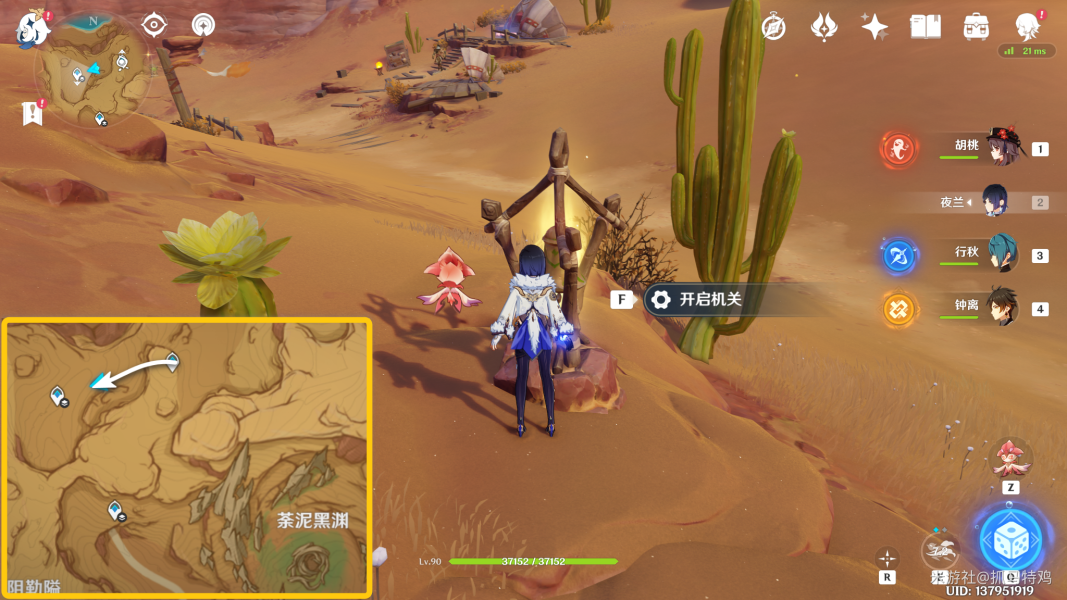Switch to party member 行秋
This screenshot has width=1067, height=600.
(1000, 254)
